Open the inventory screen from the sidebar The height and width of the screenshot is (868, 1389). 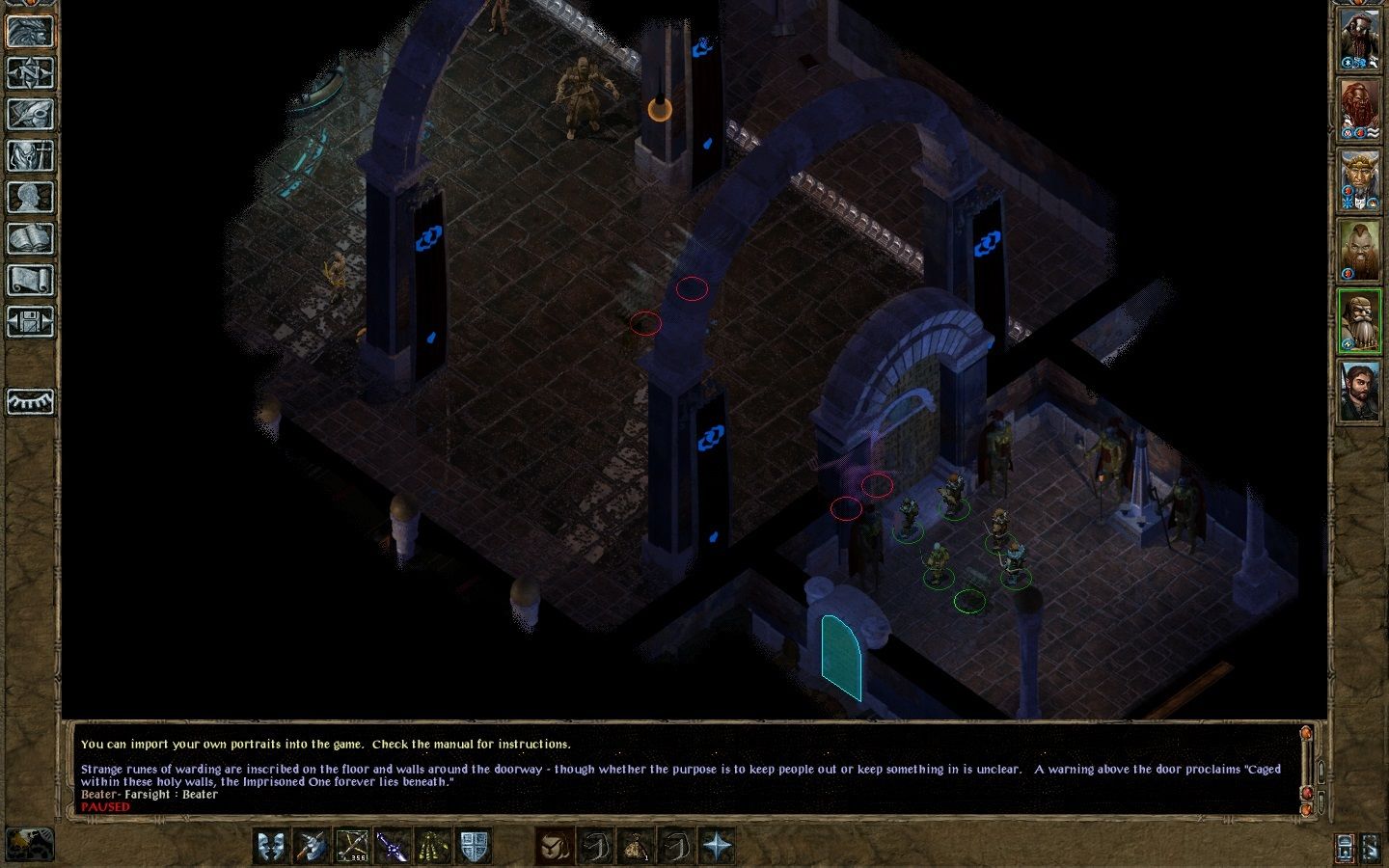(x=30, y=156)
